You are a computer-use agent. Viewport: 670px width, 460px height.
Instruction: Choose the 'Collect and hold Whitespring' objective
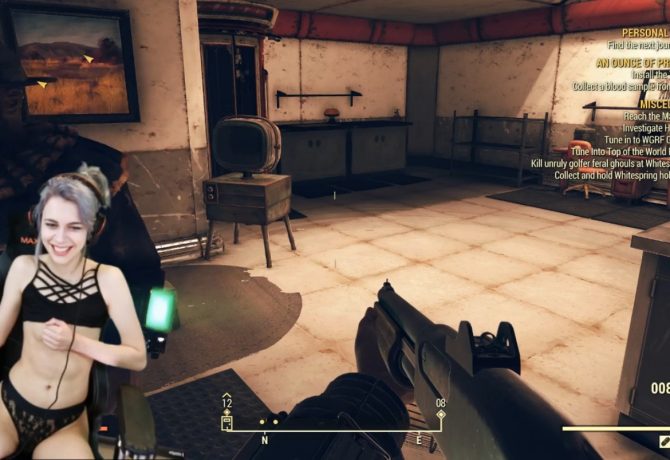coord(612,174)
